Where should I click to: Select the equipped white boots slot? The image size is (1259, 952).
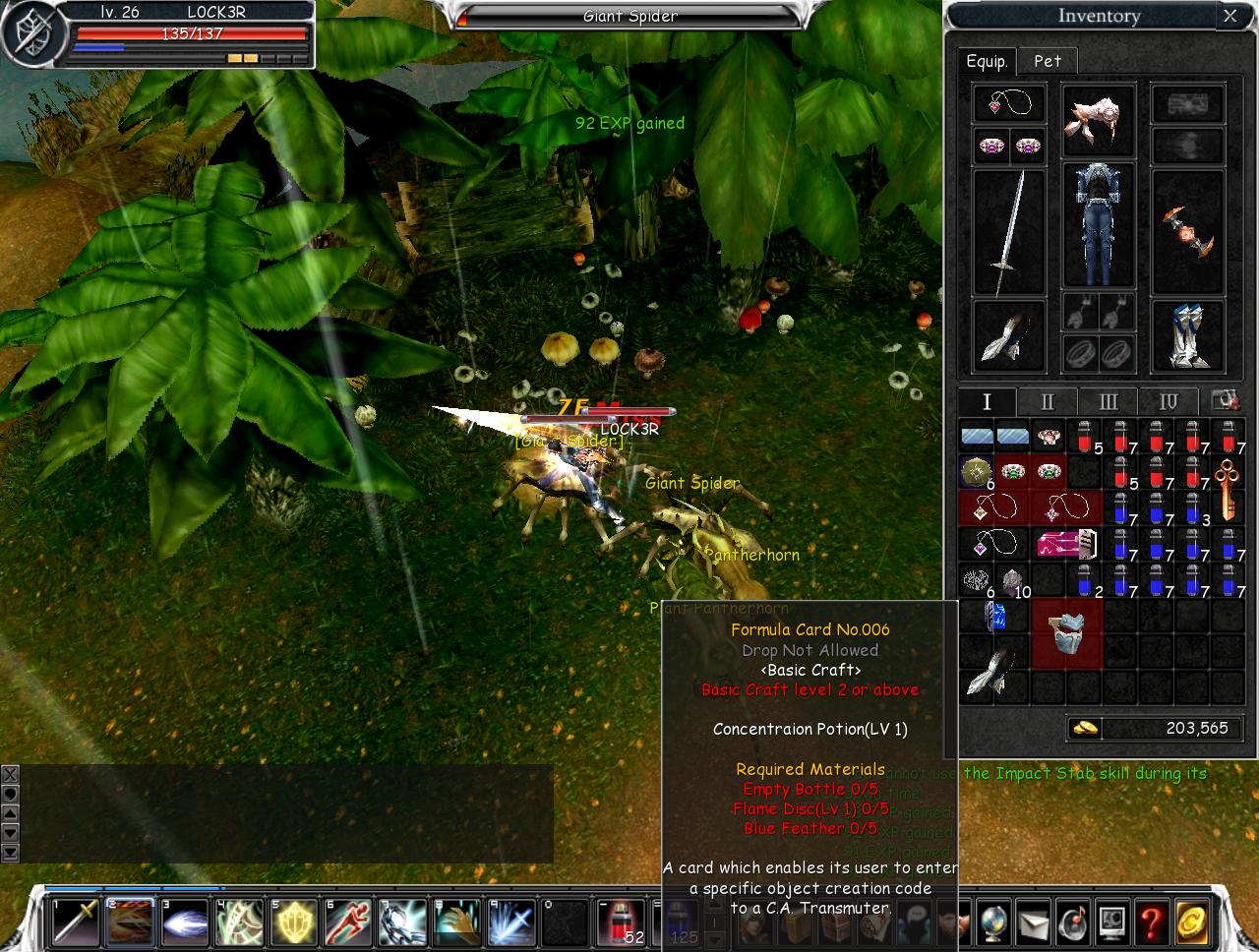1187,336
